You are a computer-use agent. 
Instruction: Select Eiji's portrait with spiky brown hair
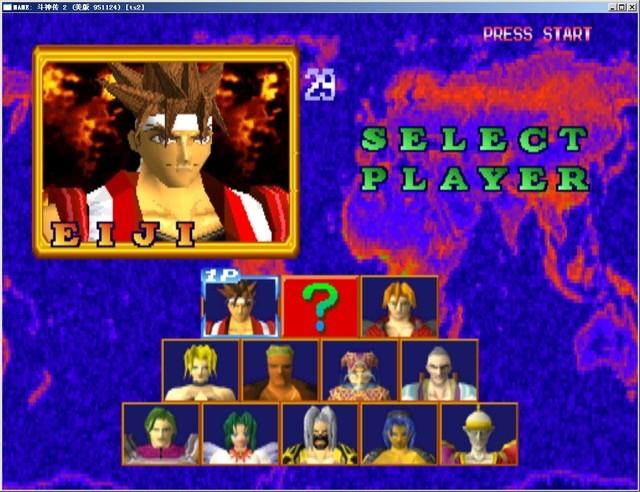click(240, 306)
